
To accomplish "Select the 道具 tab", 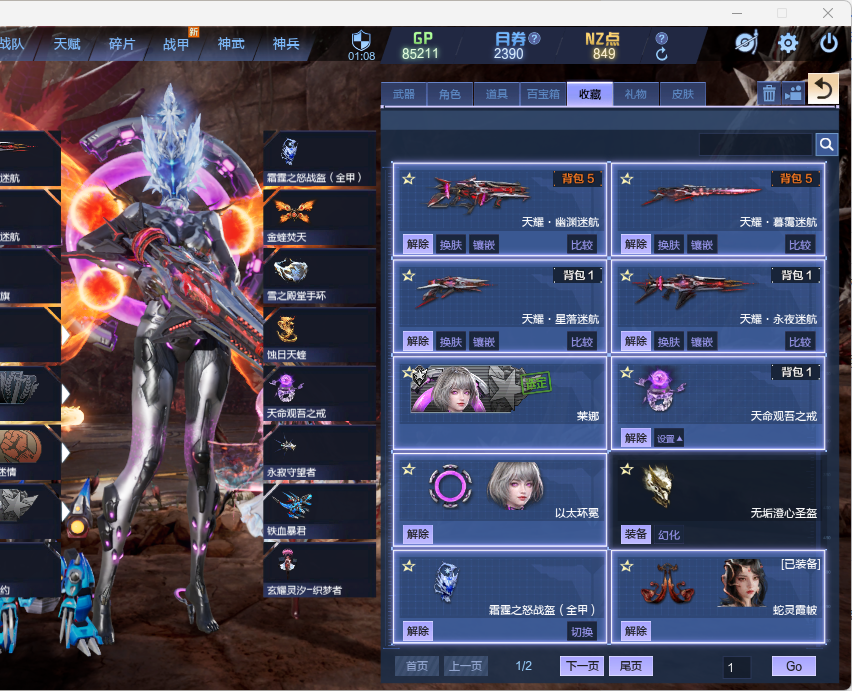I will tap(496, 95).
